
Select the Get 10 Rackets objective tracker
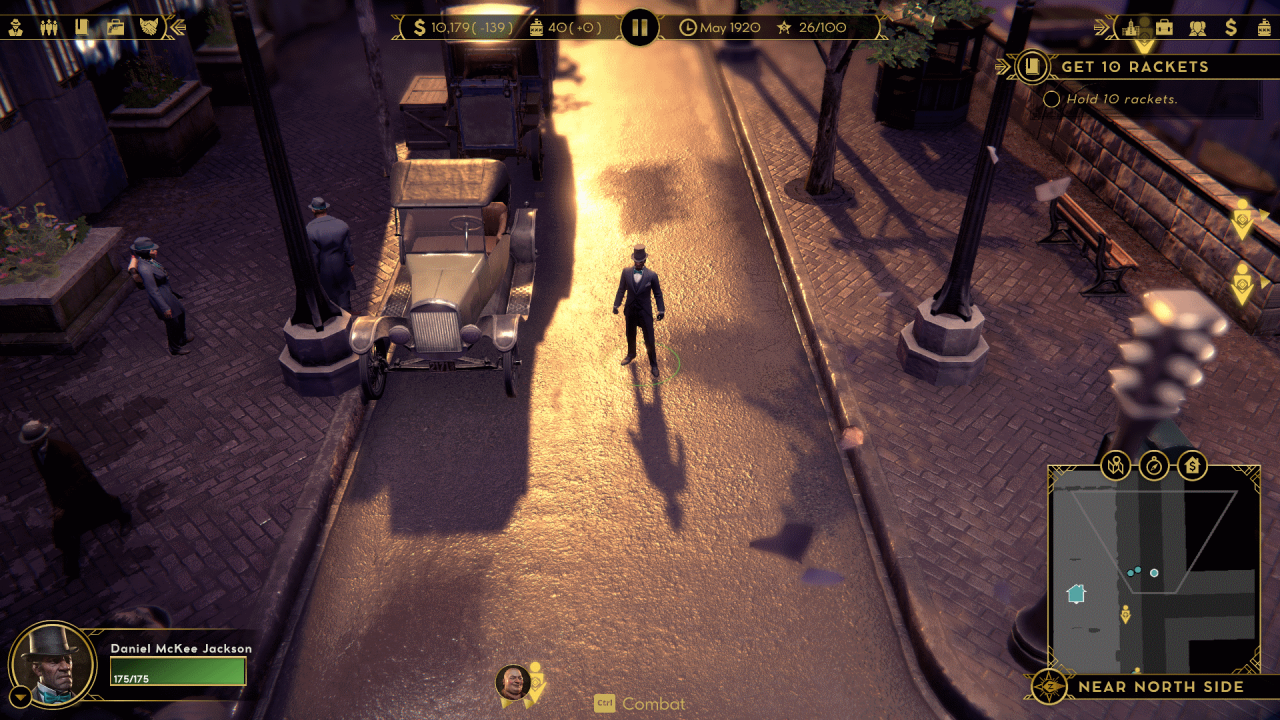coord(1134,67)
